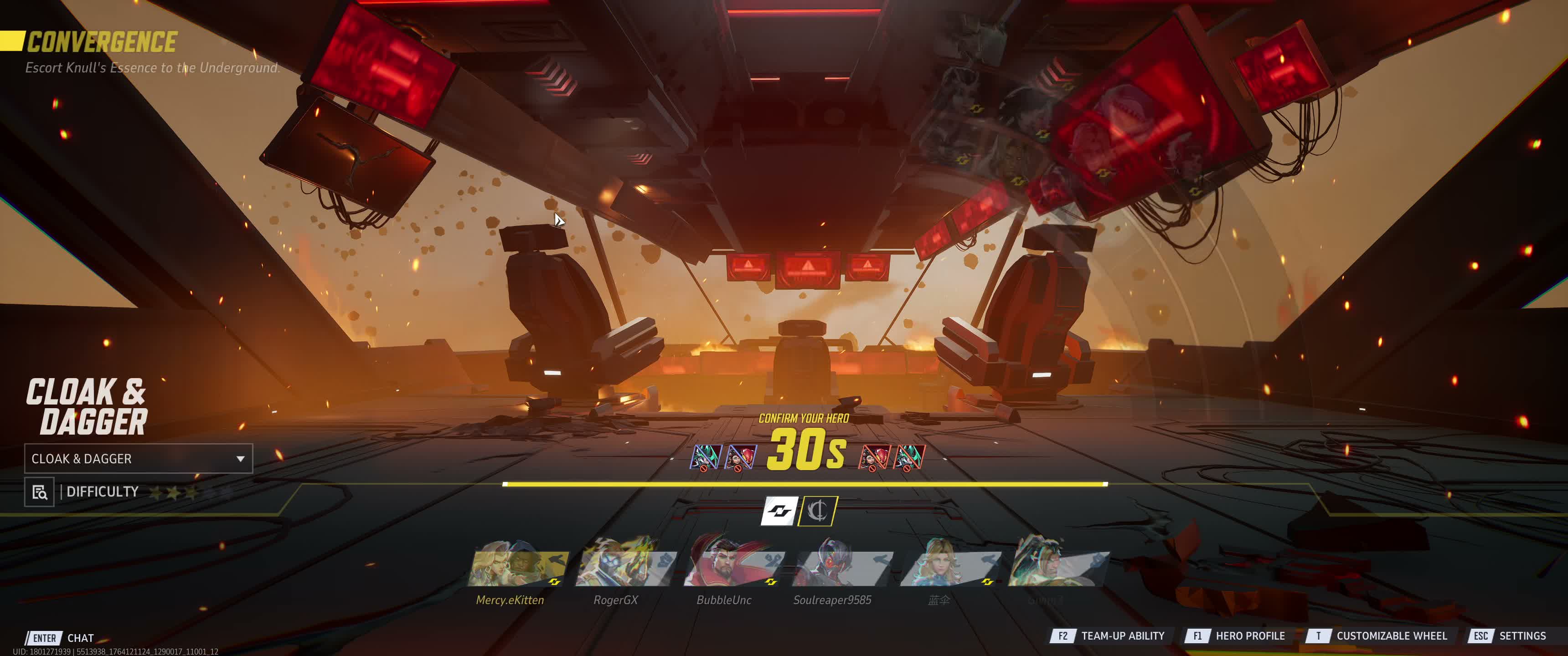The width and height of the screenshot is (1568, 656).
Task: Open the chat box
Action: [61, 638]
